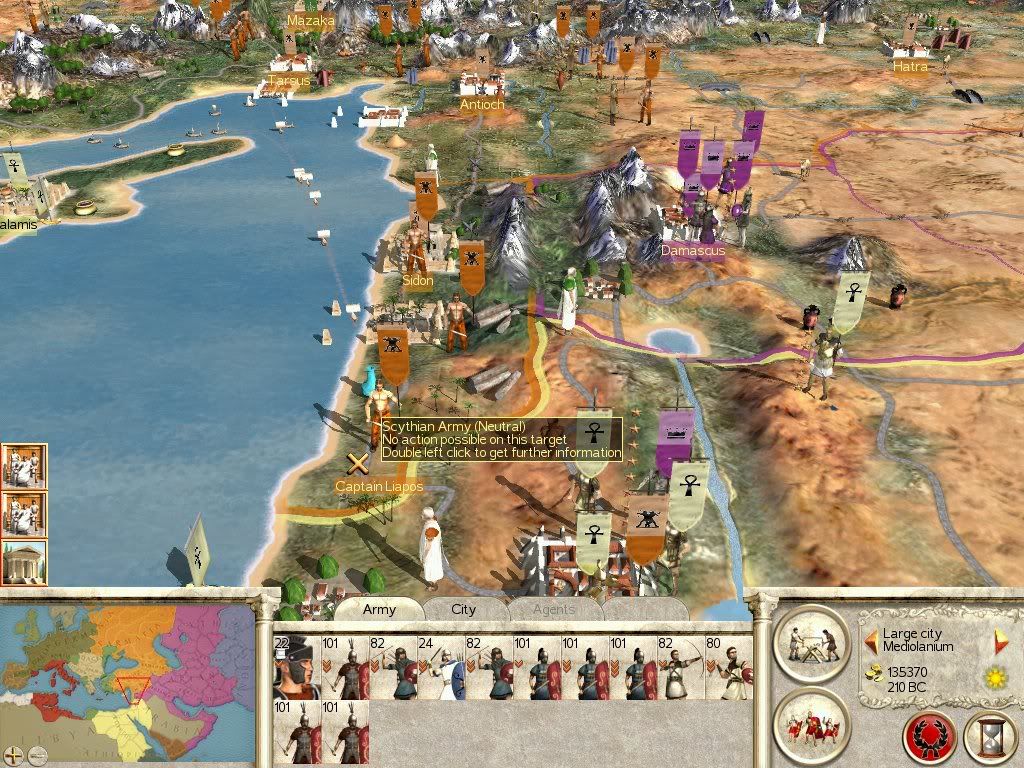Open the troop recruitment panel button
This screenshot has height=768, width=1024.
tap(811, 723)
